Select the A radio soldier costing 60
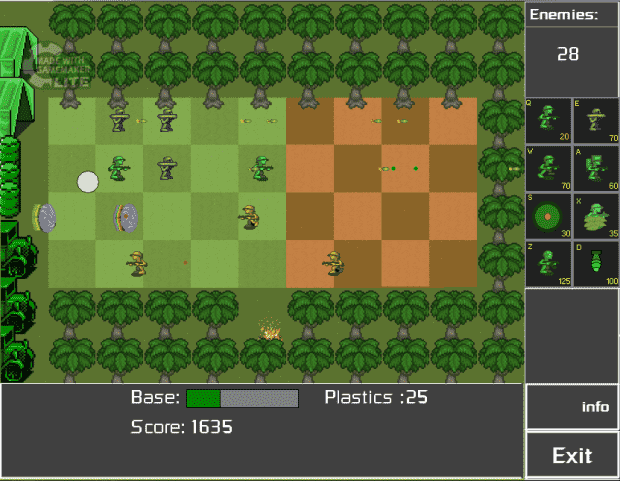 point(595,168)
